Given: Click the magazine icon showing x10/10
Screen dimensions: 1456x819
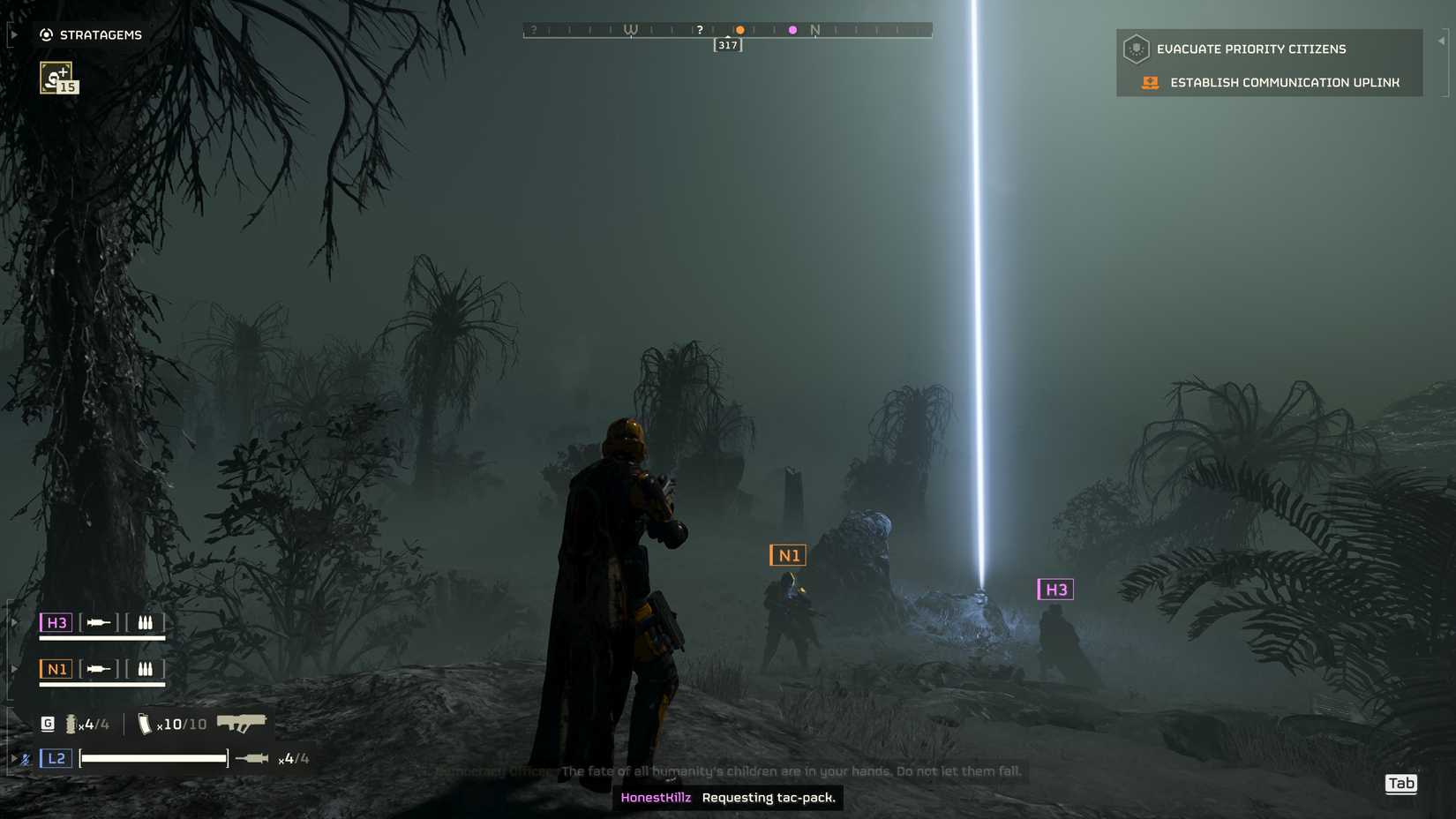Looking at the screenshot, I should (x=145, y=722).
